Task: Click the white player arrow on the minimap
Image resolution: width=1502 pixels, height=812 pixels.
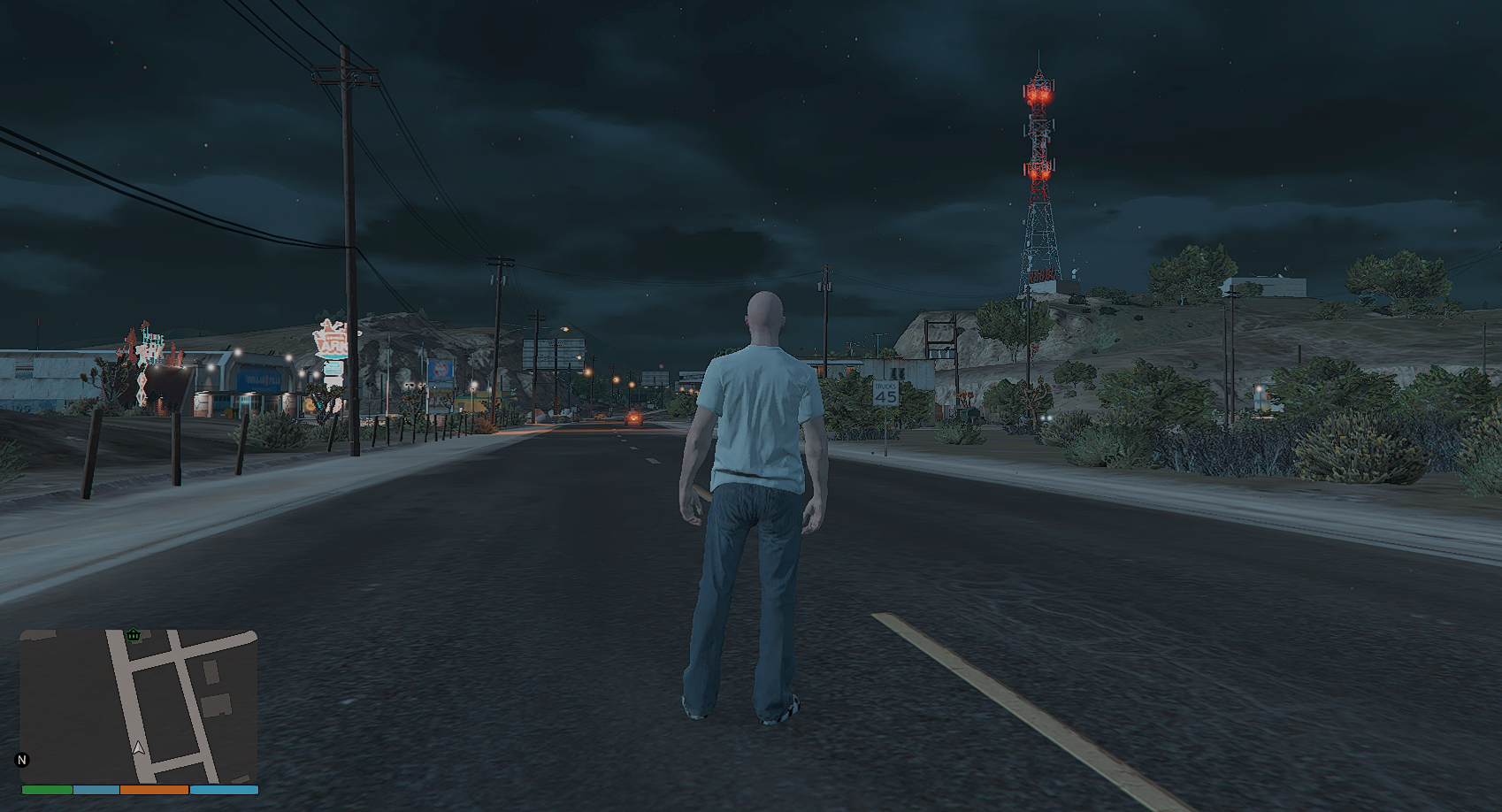Action: [138, 747]
